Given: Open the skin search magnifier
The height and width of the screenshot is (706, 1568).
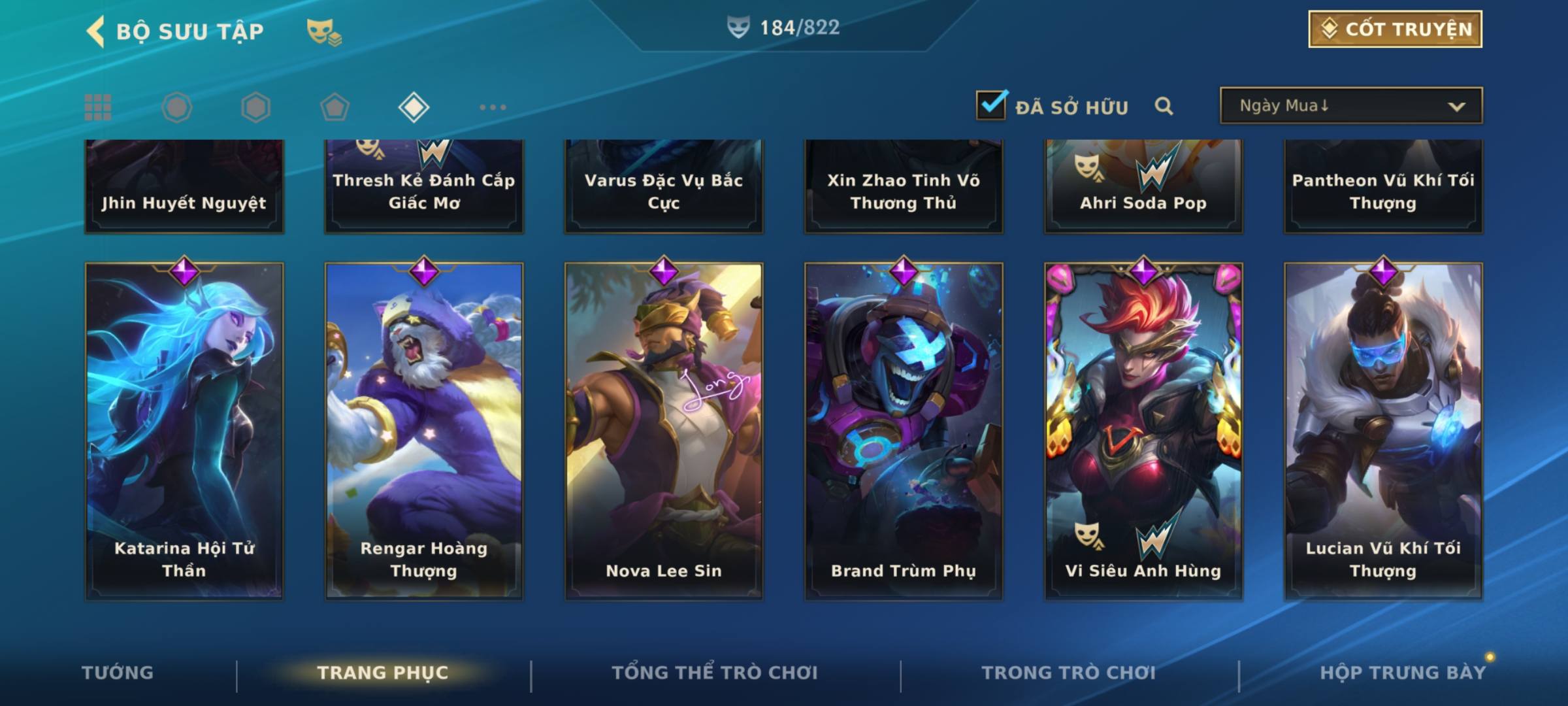Looking at the screenshot, I should (x=1164, y=106).
